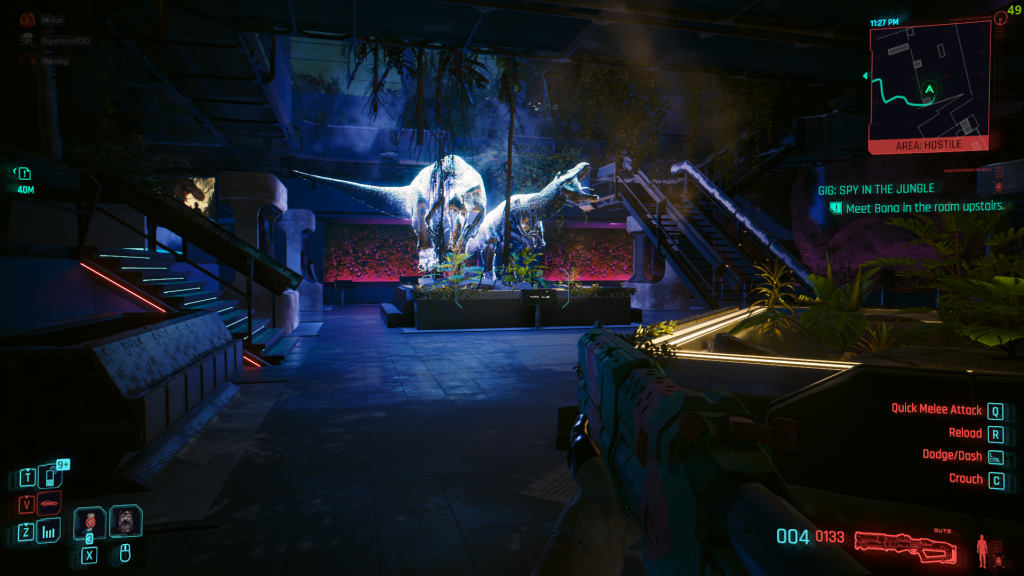
Task: Use the healing inhaler consumable slot
Action: (90, 521)
